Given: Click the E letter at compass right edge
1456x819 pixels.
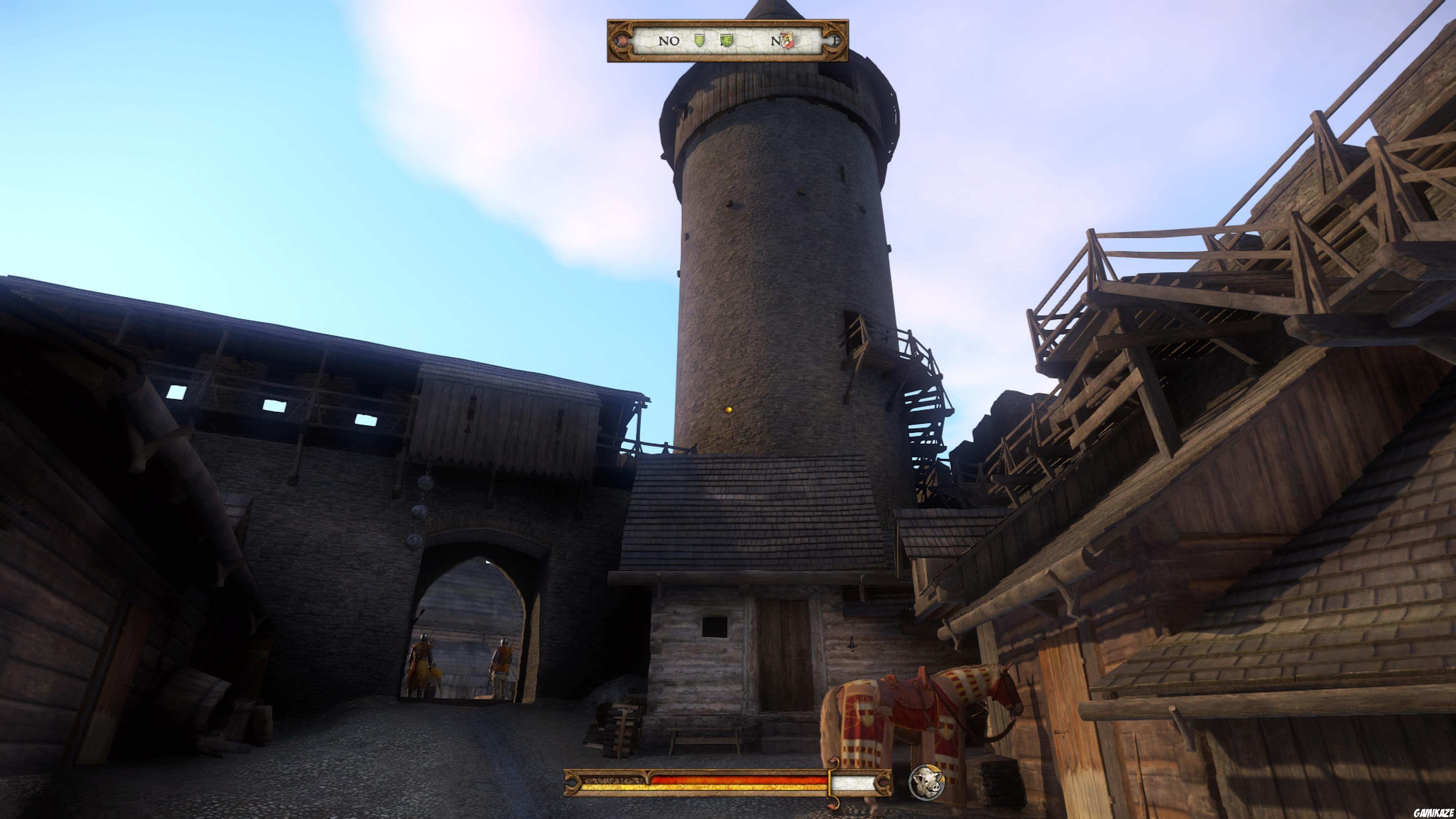Looking at the screenshot, I should point(836,41).
